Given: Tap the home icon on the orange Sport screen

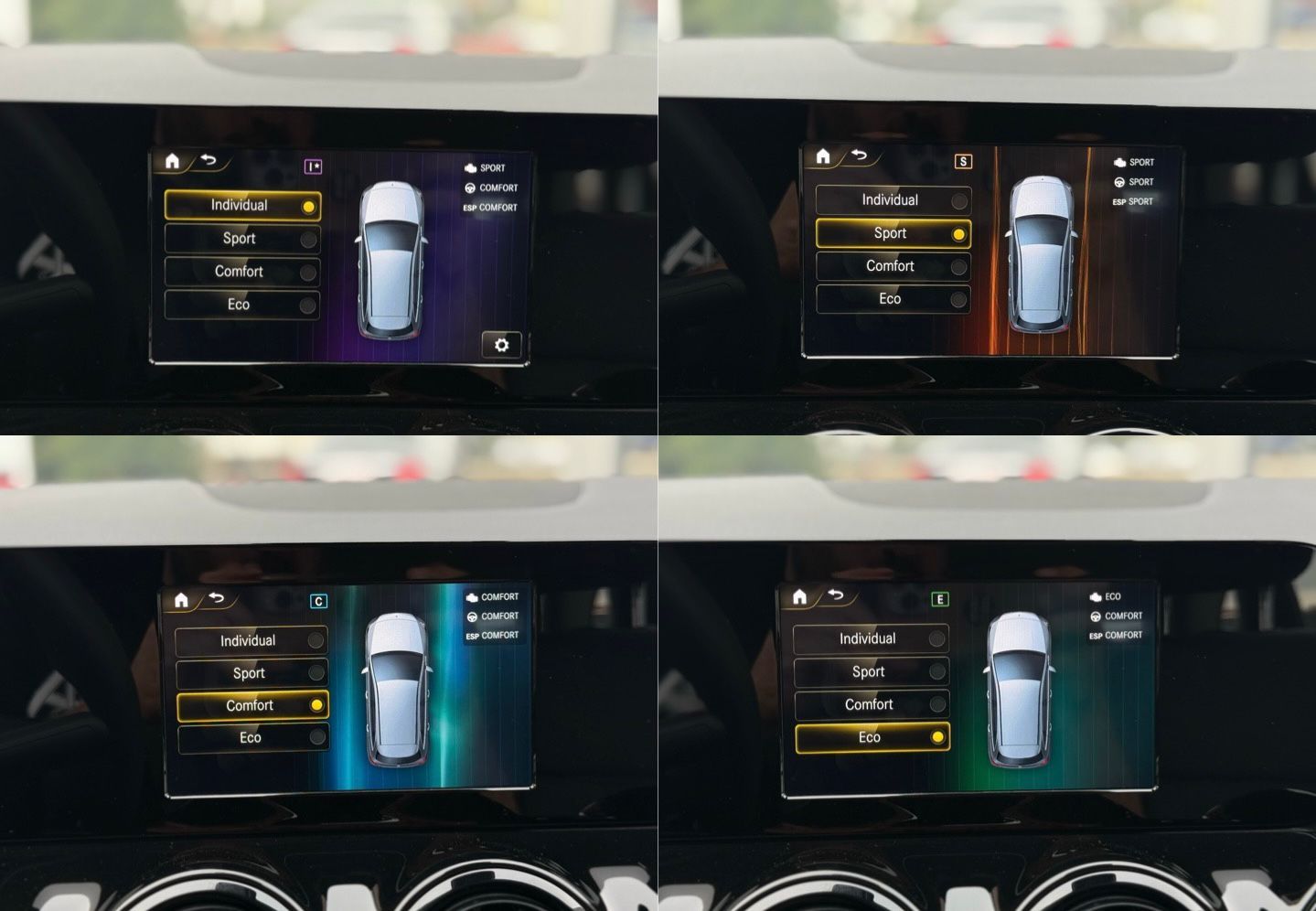Looking at the screenshot, I should point(823,156).
